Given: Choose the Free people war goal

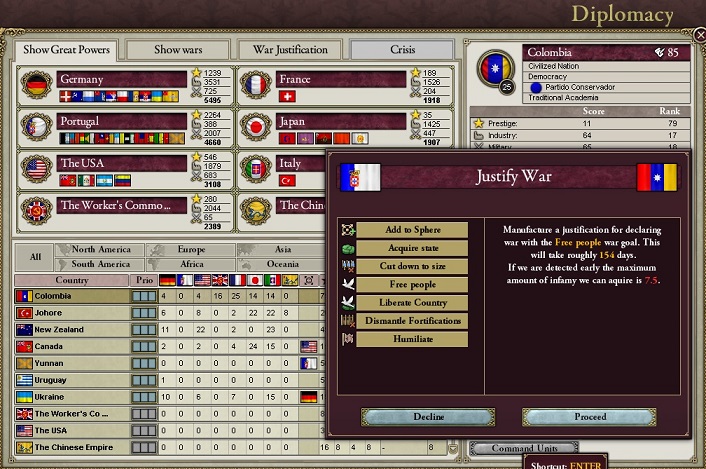Looking at the screenshot, I should coord(412,284).
